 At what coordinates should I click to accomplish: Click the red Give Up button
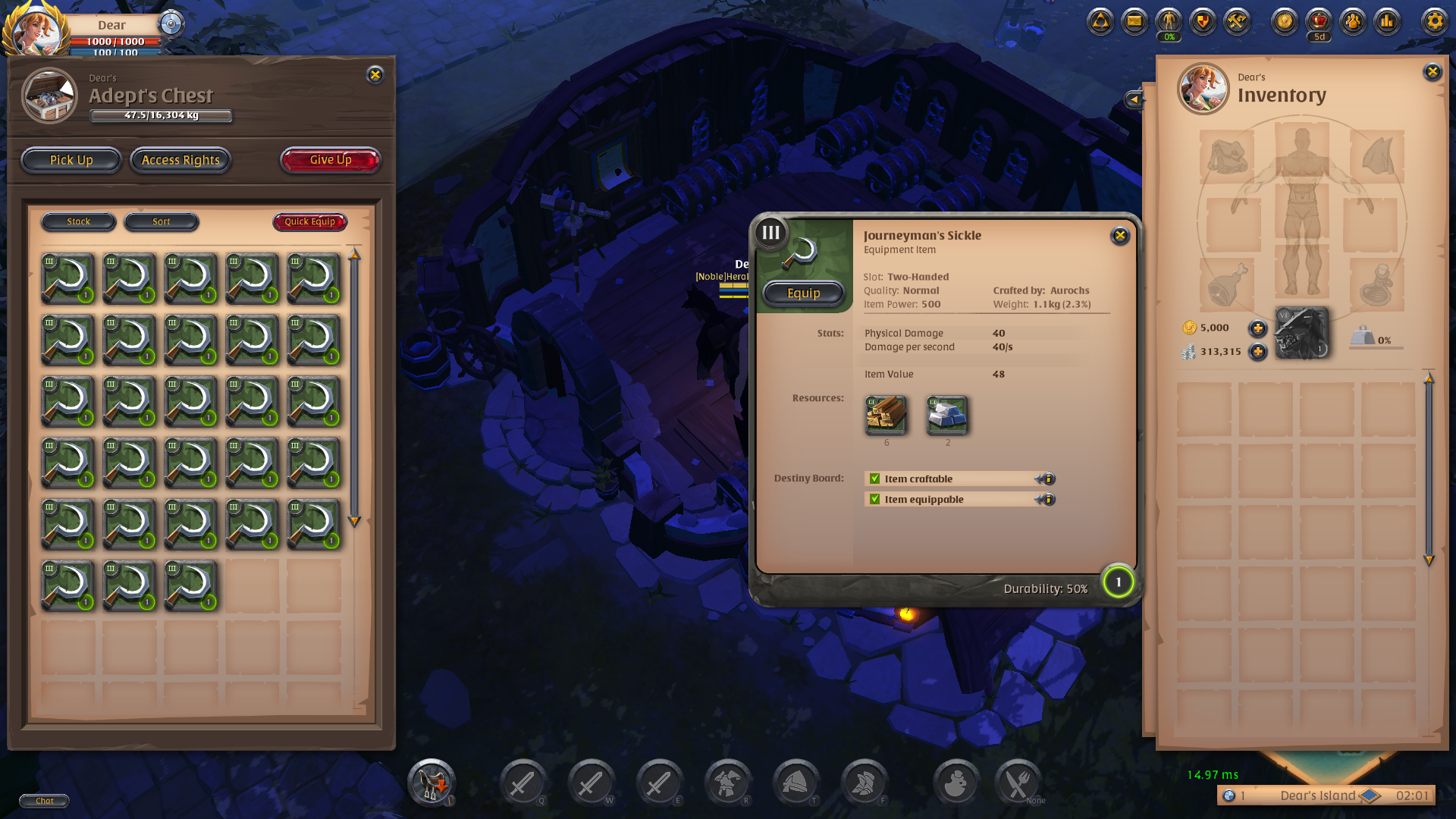(x=330, y=160)
